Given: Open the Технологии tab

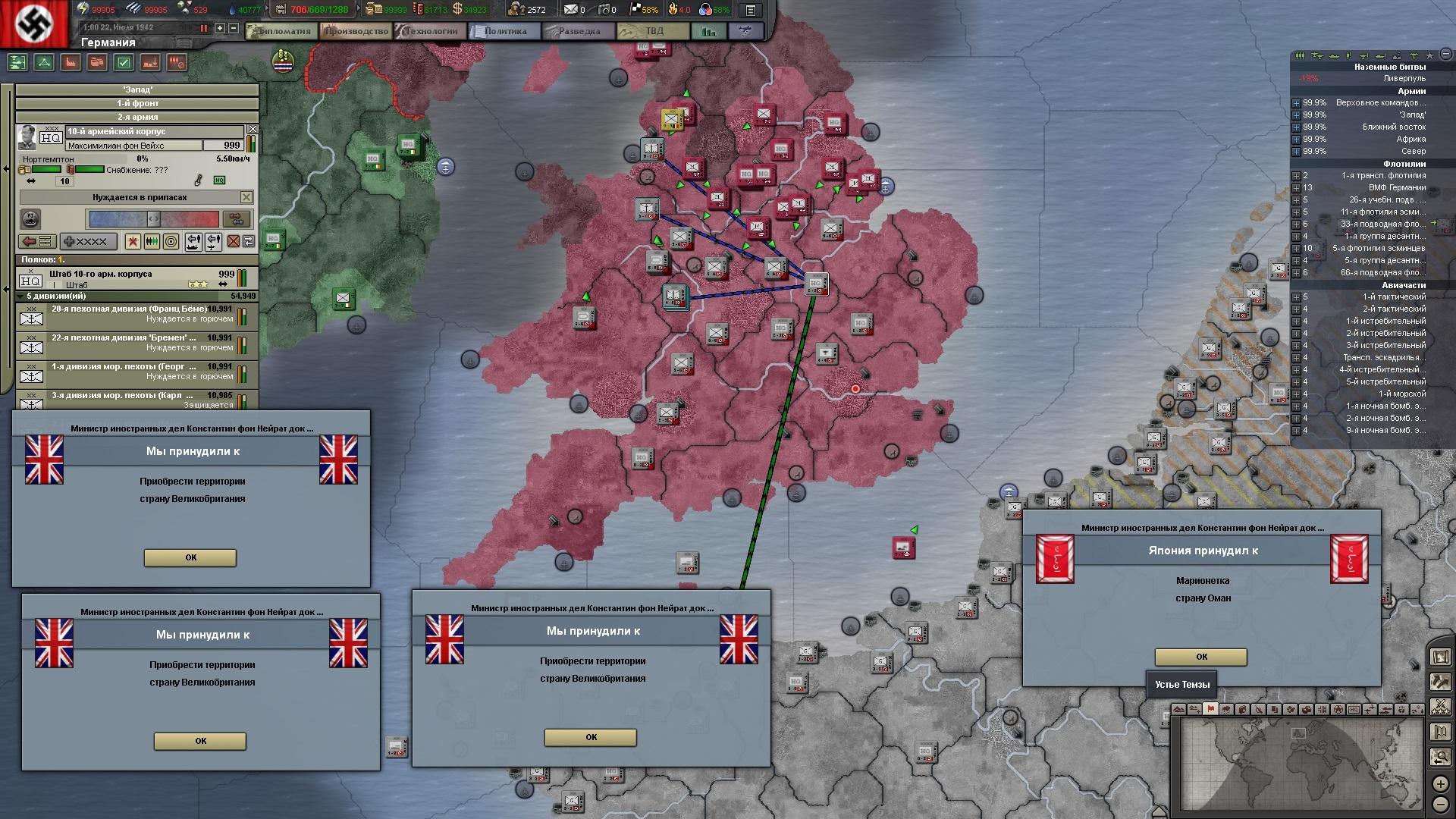Looking at the screenshot, I should coord(431,31).
